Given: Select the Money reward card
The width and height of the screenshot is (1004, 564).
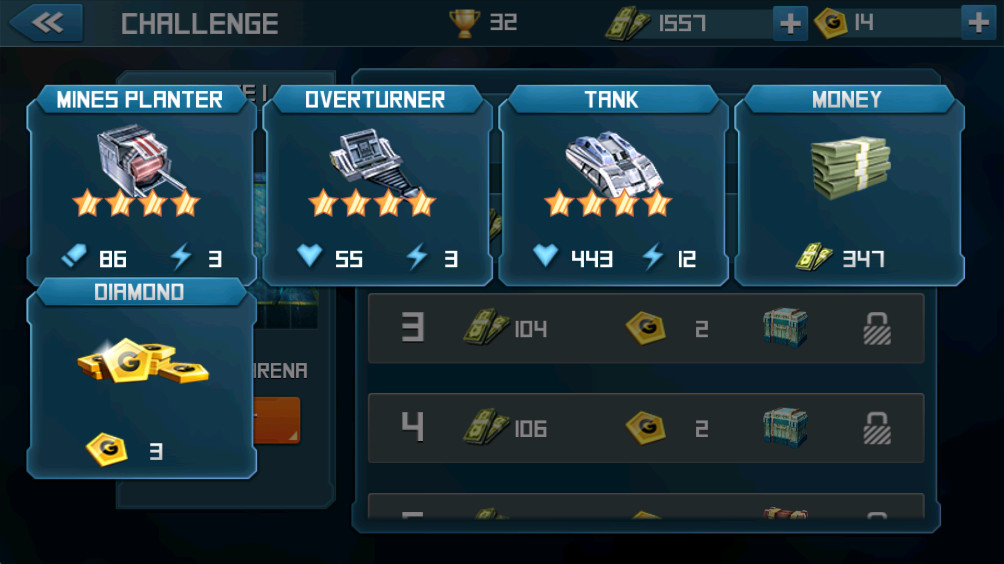Looking at the screenshot, I should tap(849, 185).
